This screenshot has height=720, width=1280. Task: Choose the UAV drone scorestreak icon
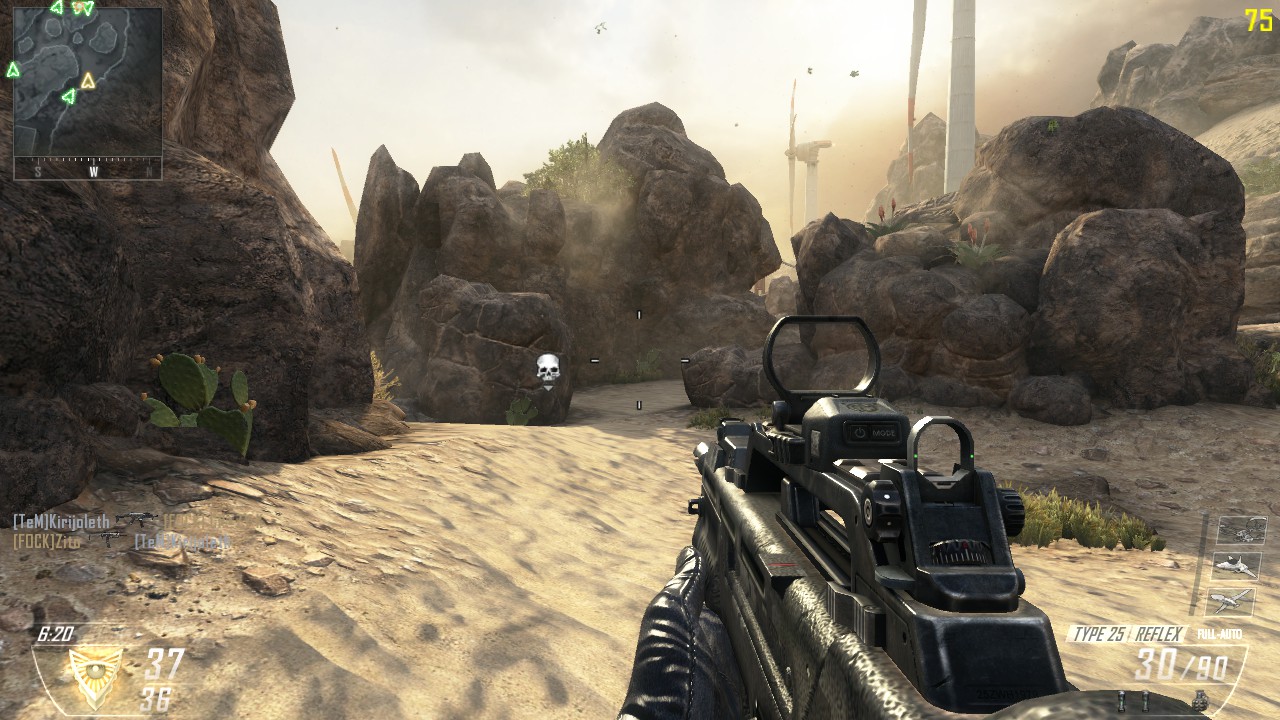1231,601
